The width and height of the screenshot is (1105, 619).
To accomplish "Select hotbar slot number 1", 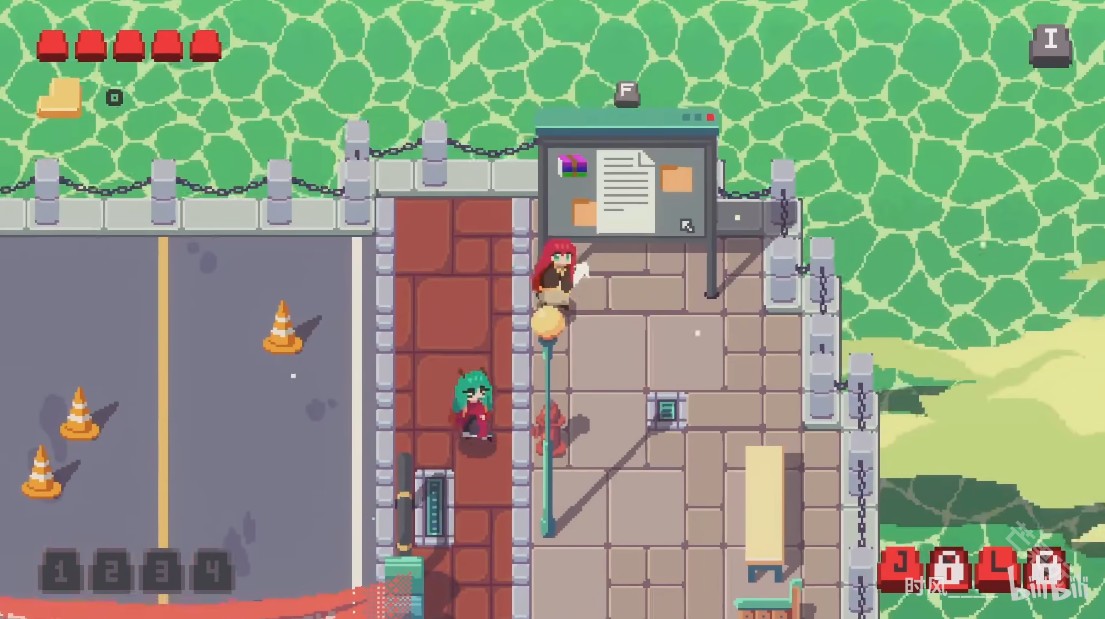I will pos(59,571).
